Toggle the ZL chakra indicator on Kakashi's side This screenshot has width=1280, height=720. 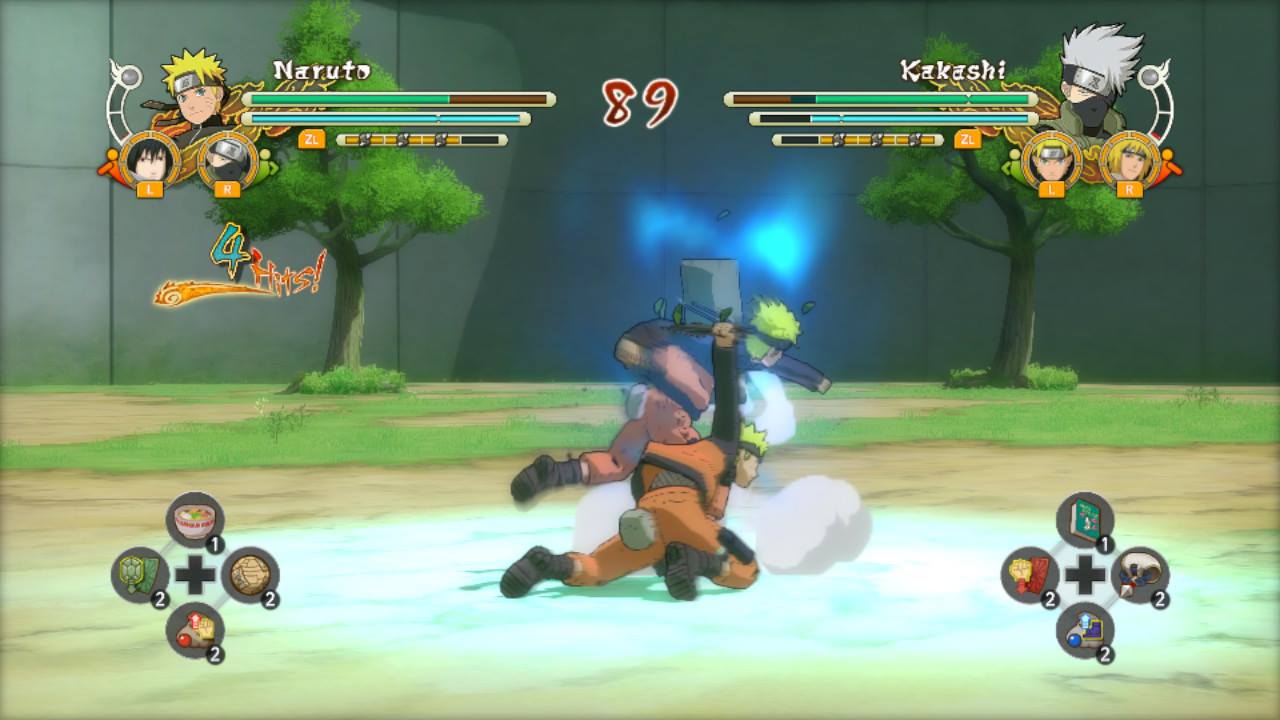966,138
